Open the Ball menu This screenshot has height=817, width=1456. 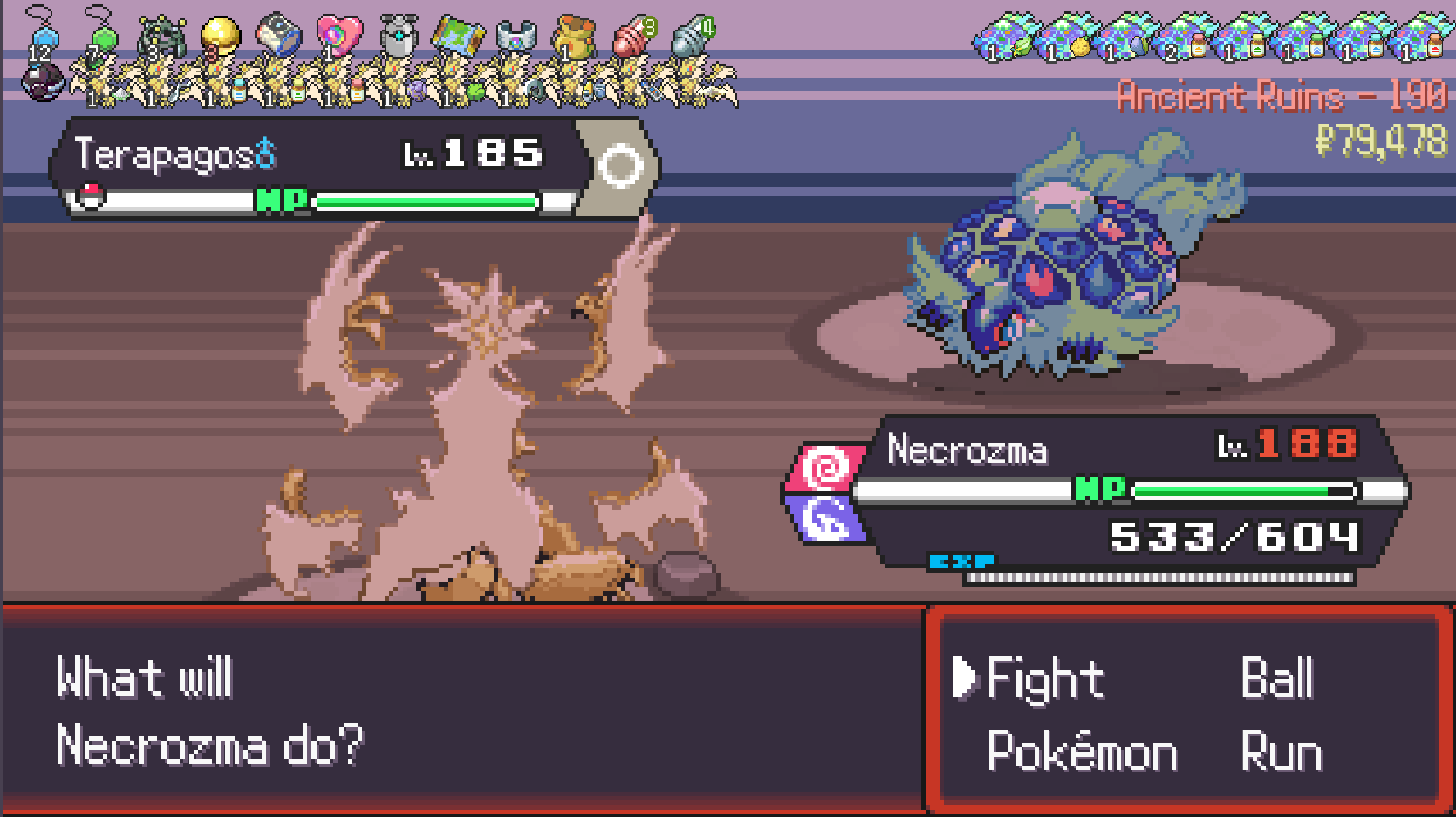[1276, 679]
